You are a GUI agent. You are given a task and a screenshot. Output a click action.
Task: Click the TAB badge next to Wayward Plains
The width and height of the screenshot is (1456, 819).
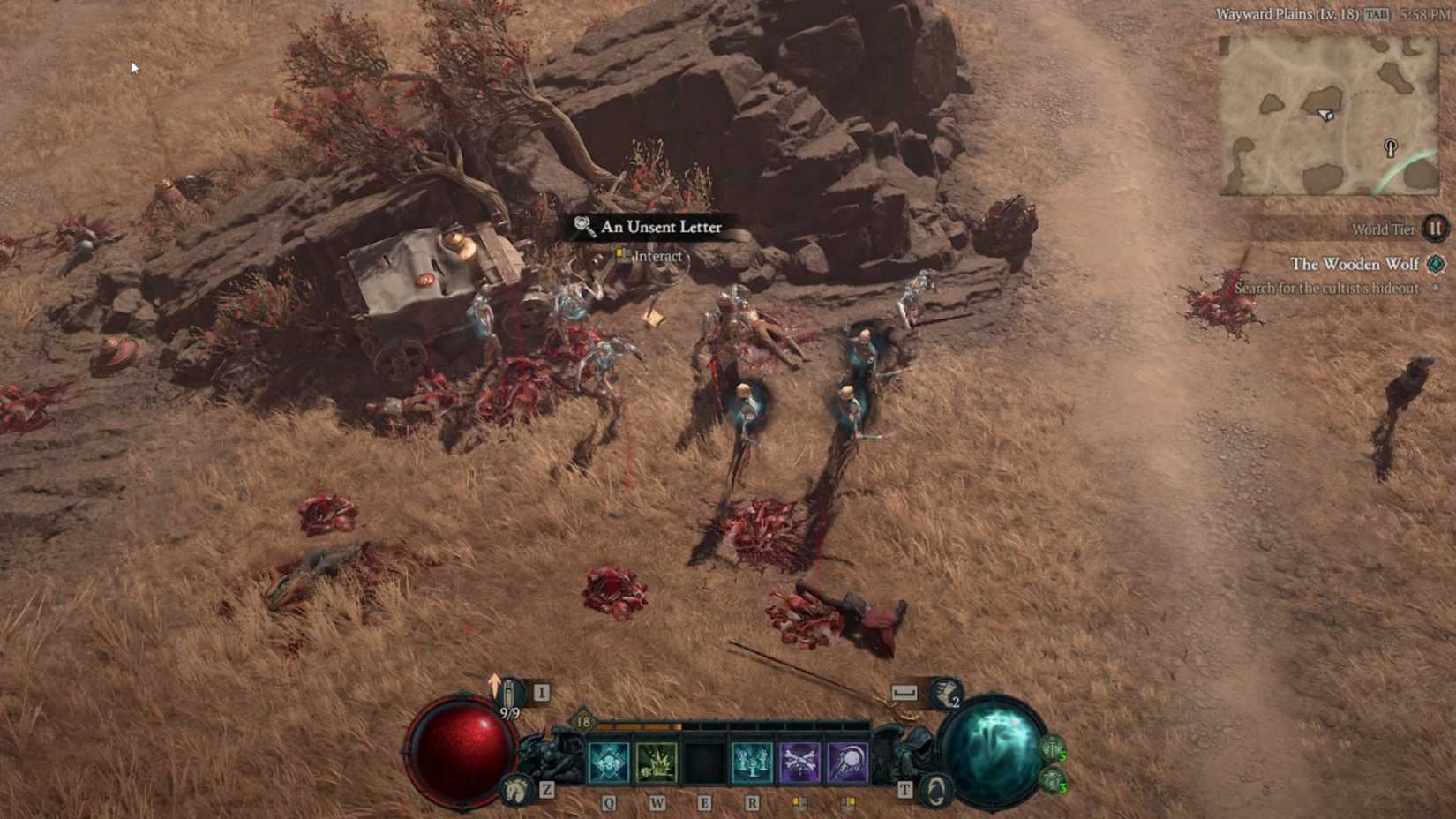click(1377, 14)
